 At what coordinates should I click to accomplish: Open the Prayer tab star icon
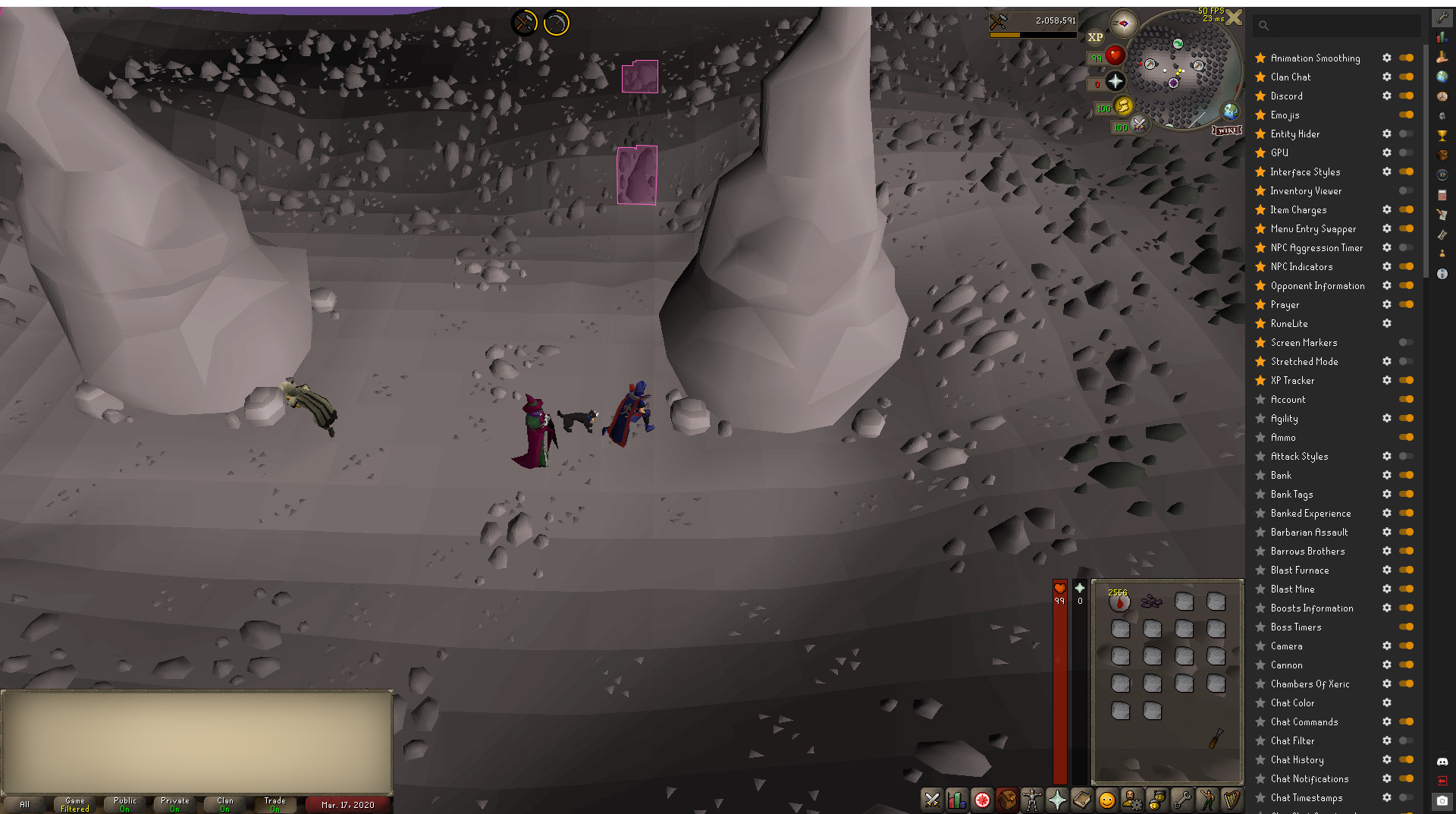click(1057, 800)
